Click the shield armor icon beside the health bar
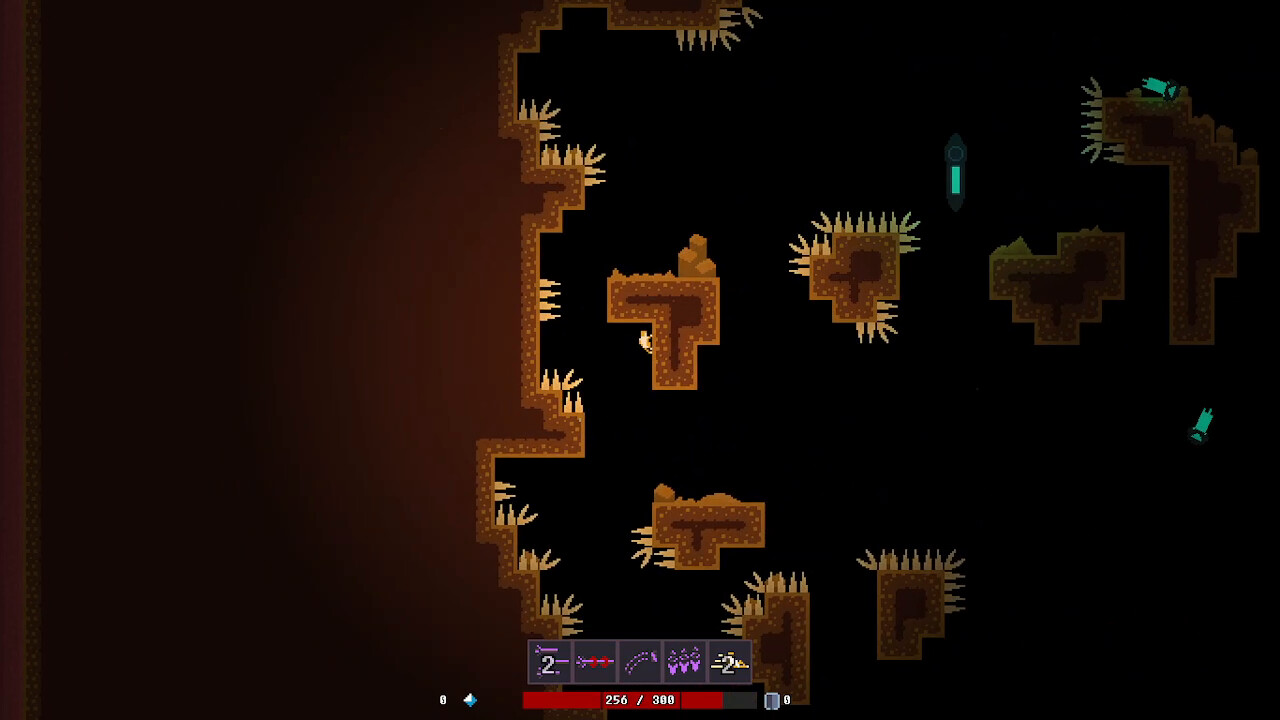Image resolution: width=1280 pixels, height=720 pixels. [x=772, y=700]
